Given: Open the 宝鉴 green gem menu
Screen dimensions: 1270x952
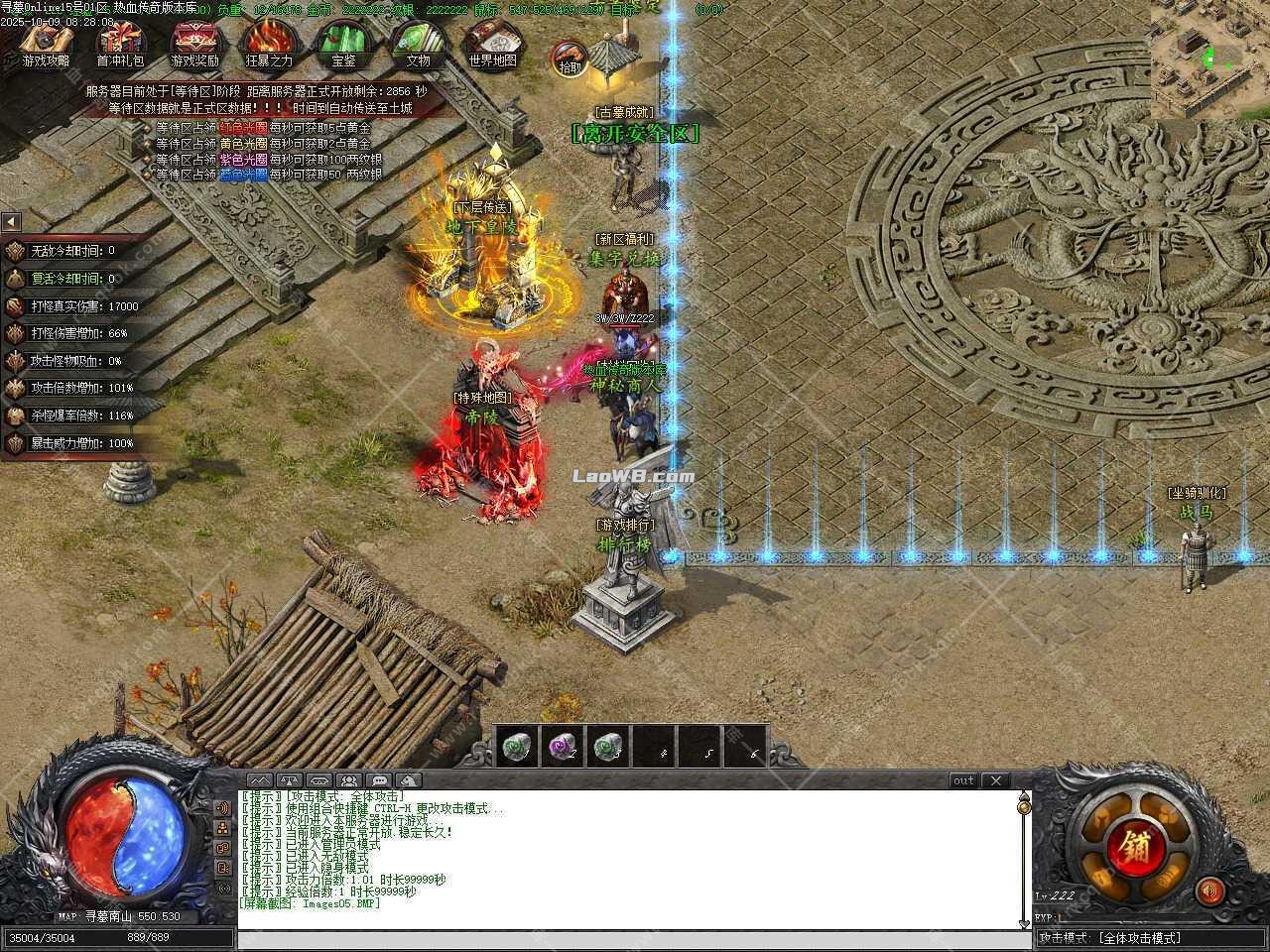Looking at the screenshot, I should [343, 44].
